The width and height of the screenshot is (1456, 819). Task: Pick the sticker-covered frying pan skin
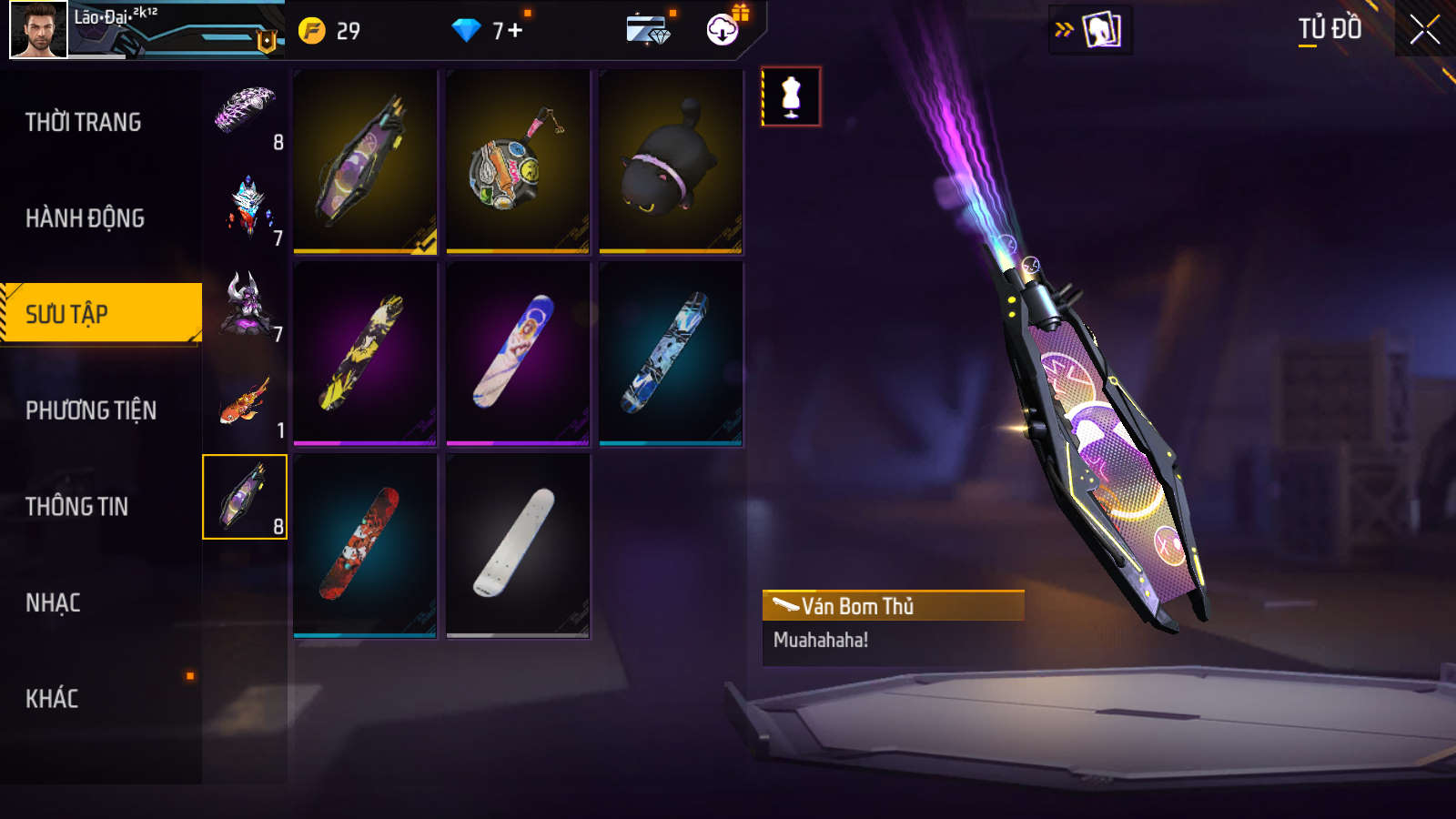518,162
